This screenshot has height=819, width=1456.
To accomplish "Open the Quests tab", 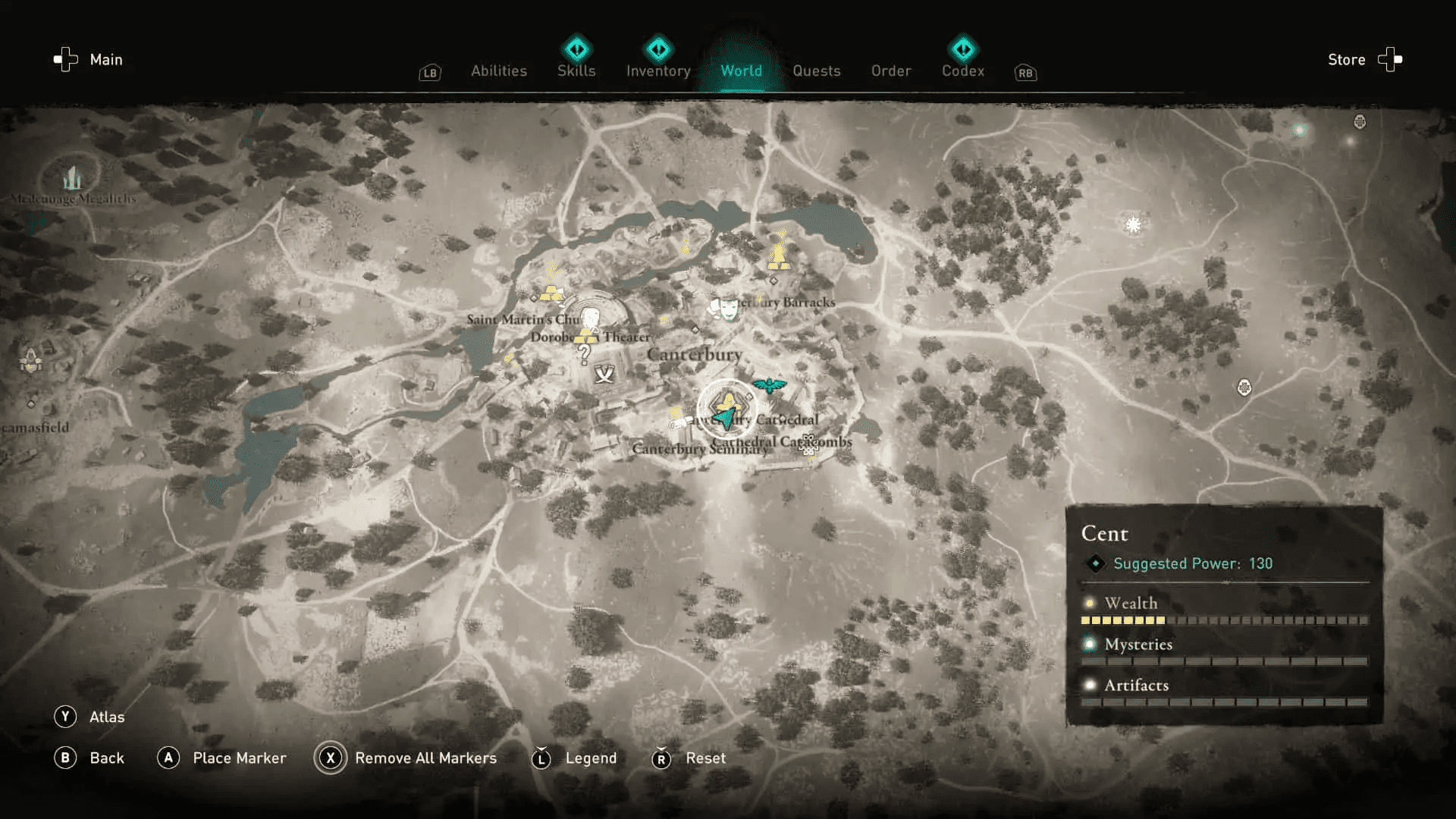I will [x=816, y=71].
